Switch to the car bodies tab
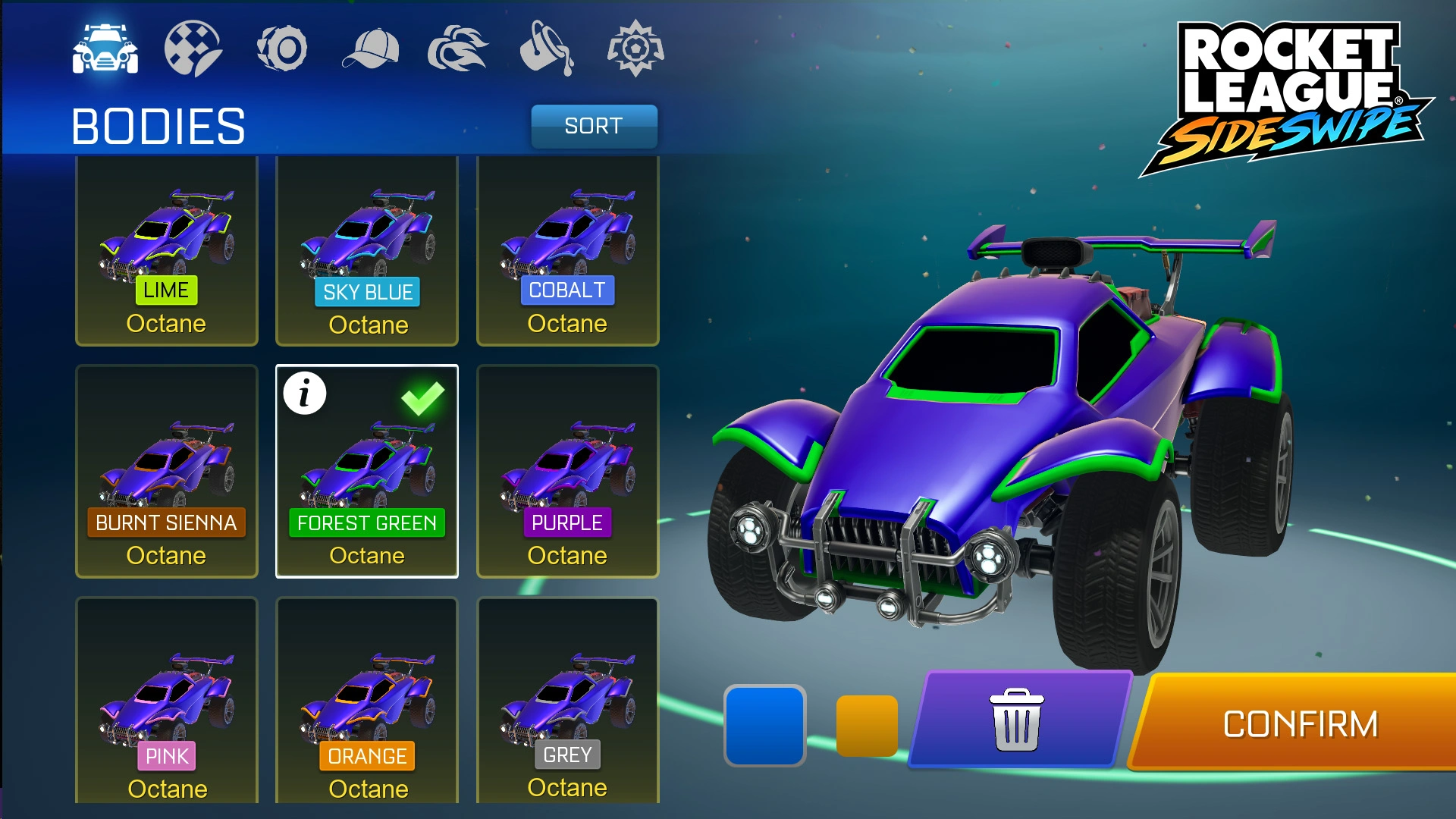The image size is (1456, 819). 105,50
